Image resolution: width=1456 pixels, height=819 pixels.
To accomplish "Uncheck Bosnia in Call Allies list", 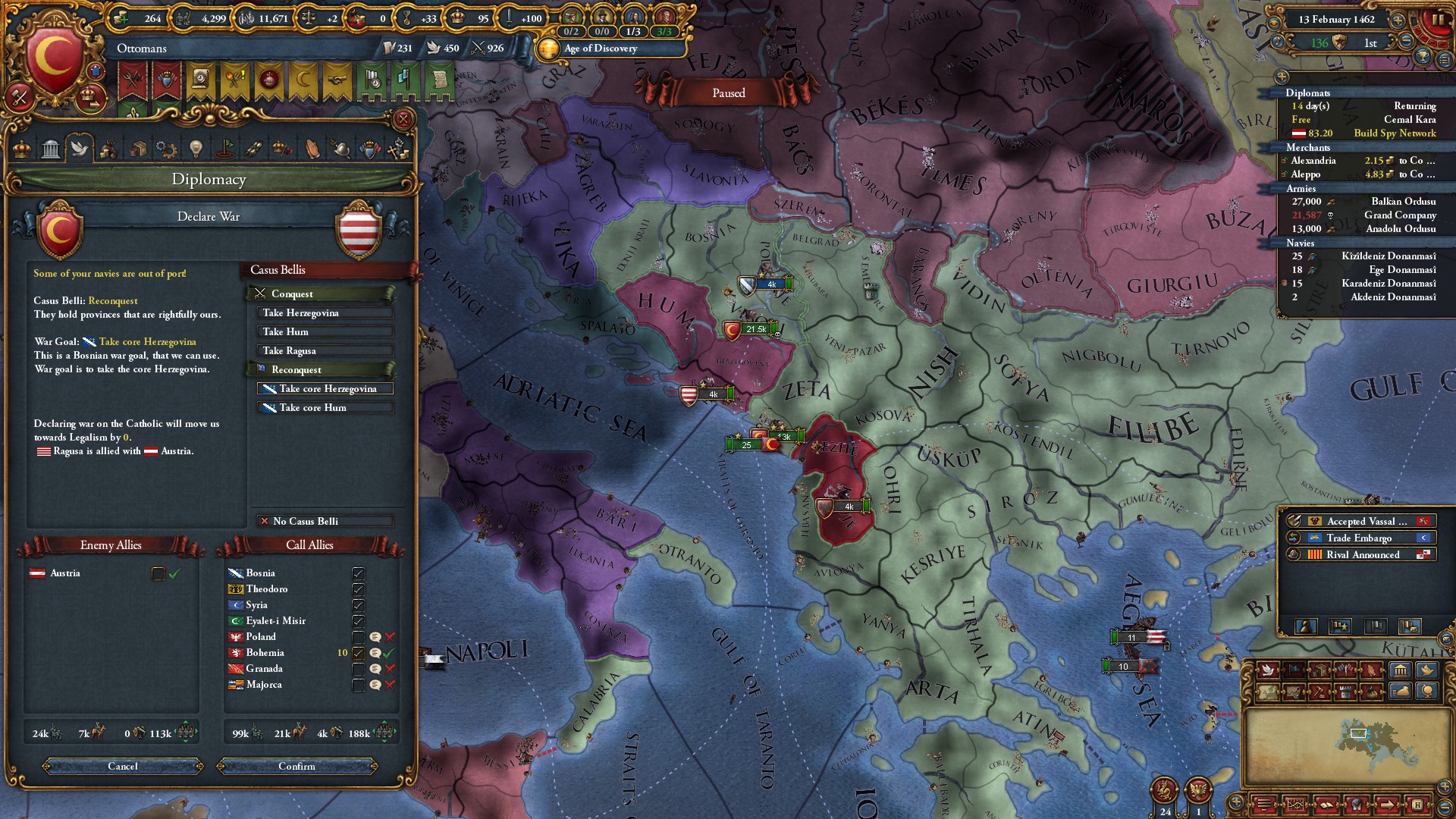I will (359, 573).
